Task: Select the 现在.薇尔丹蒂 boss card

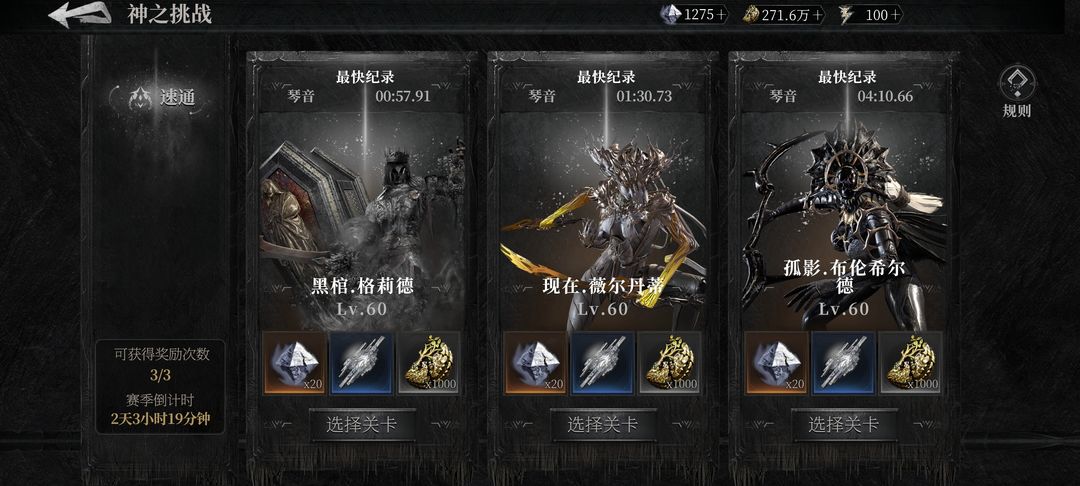Action: pos(603,210)
